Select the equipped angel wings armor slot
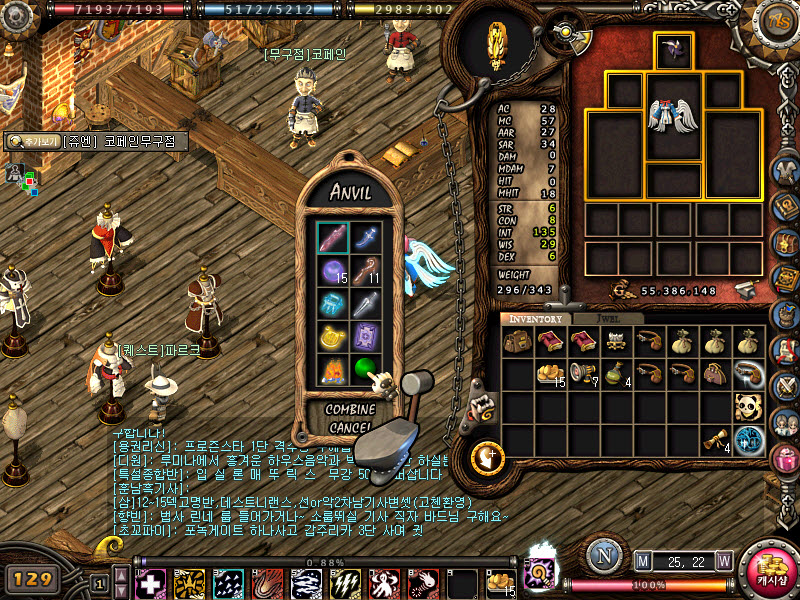Screen dimensions: 800x600 pos(672,115)
